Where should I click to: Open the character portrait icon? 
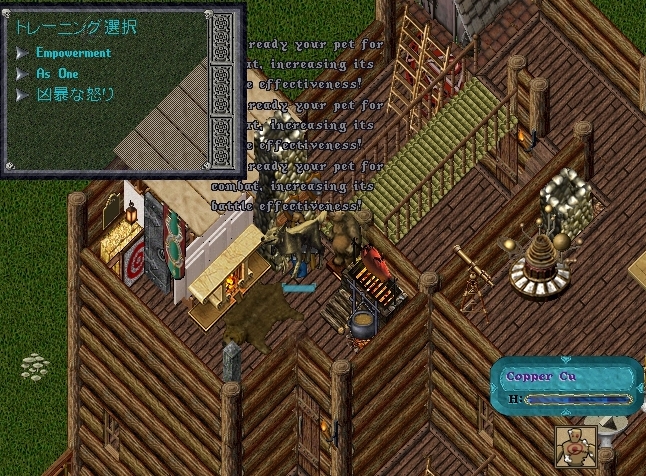577,448
